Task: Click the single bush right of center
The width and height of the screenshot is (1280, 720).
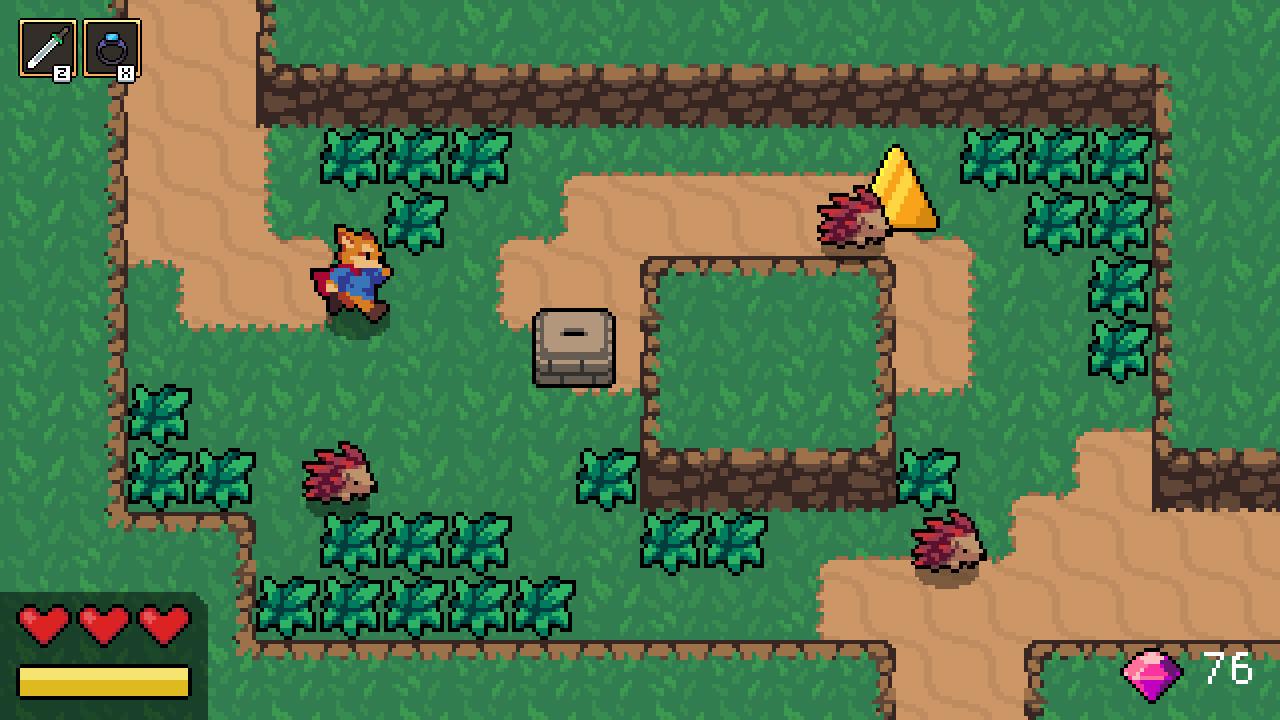Action: point(608,478)
